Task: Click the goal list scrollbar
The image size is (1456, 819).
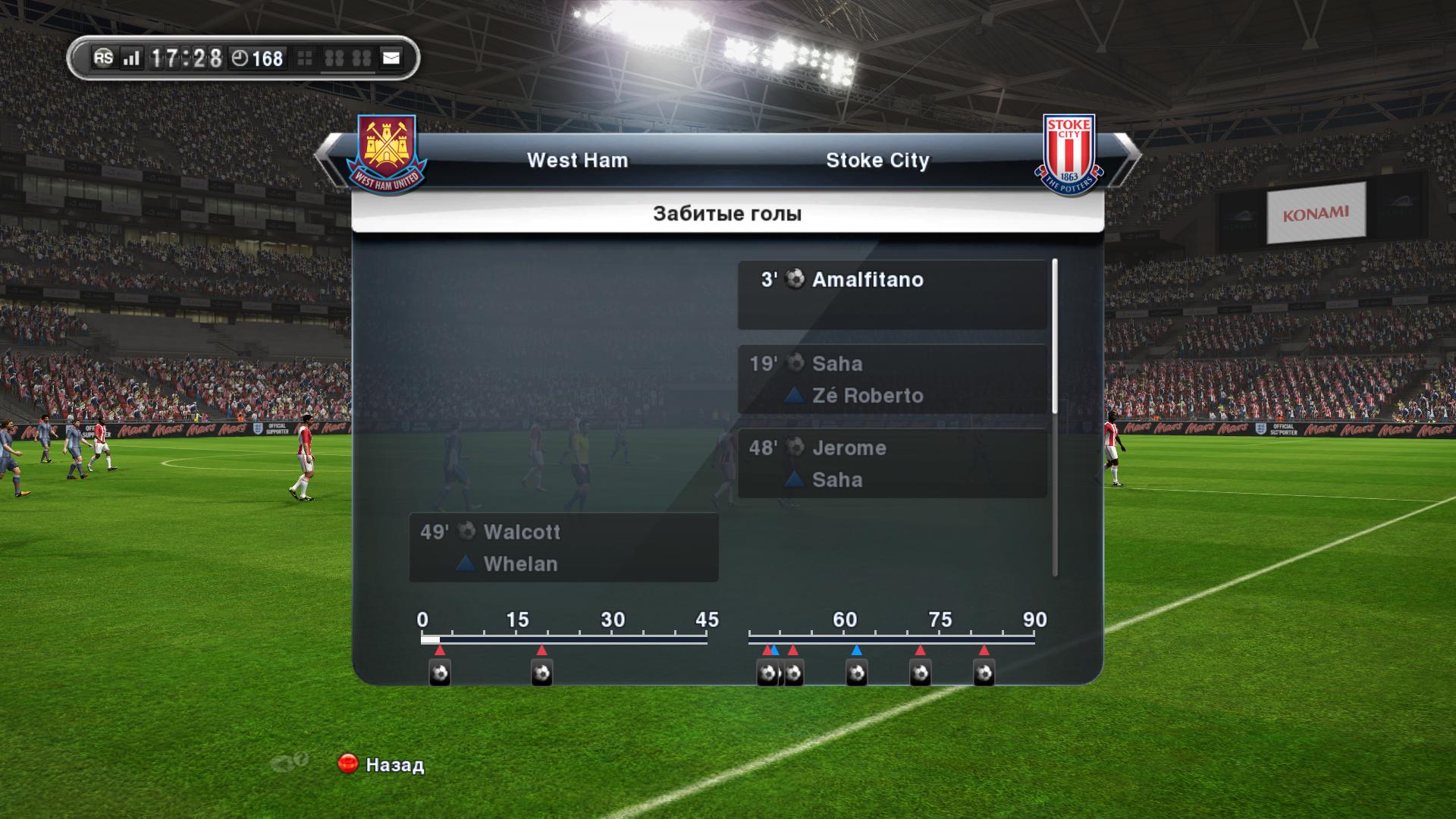Action: coord(1055,337)
